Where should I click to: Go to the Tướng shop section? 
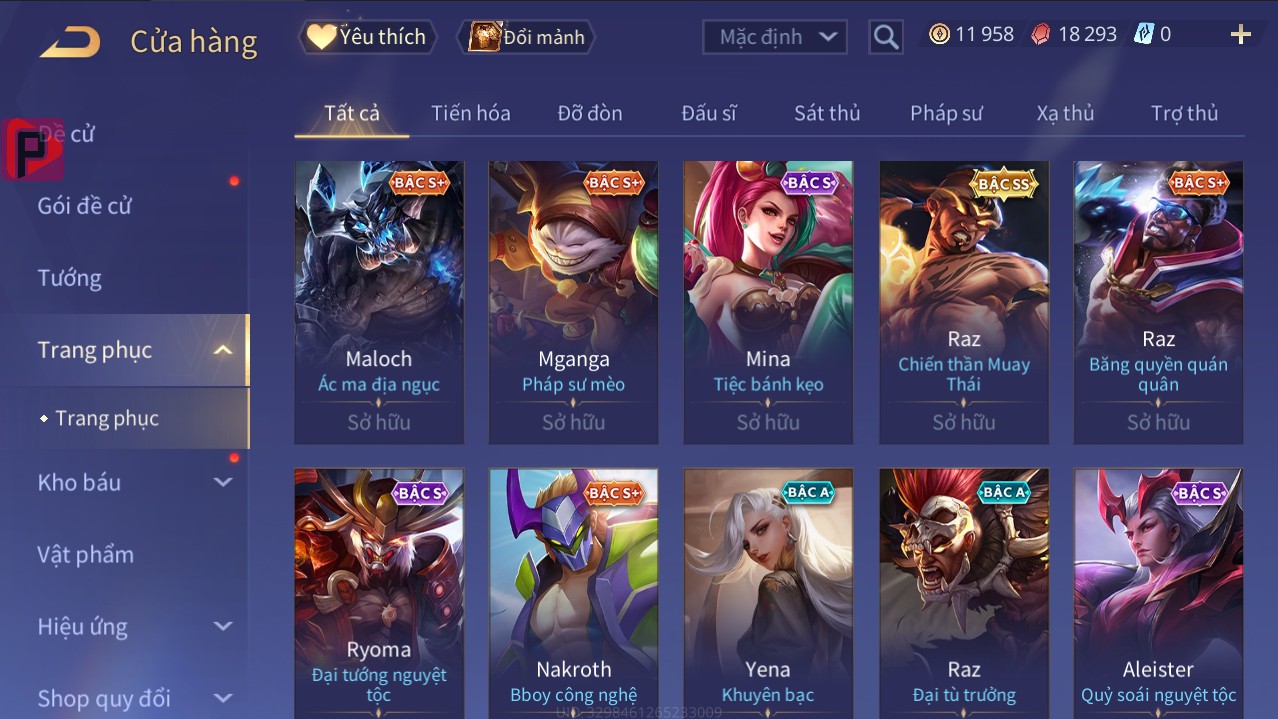point(70,278)
